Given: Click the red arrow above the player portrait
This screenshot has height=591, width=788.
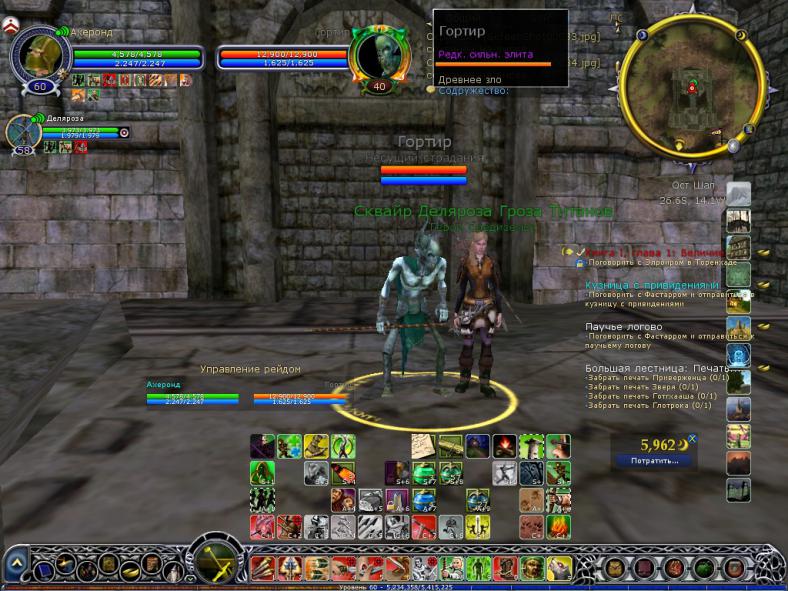Looking at the screenshot, I should (x=13, y=31).
